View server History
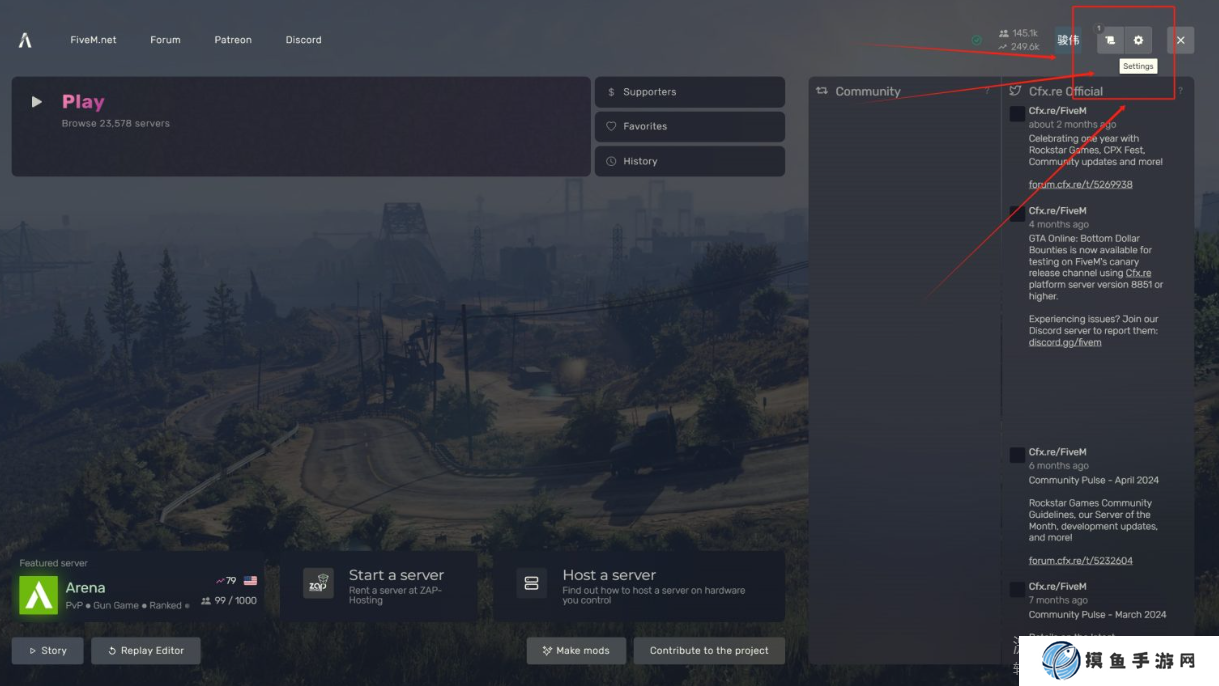The image size is (1219, 686). [689, 161]
